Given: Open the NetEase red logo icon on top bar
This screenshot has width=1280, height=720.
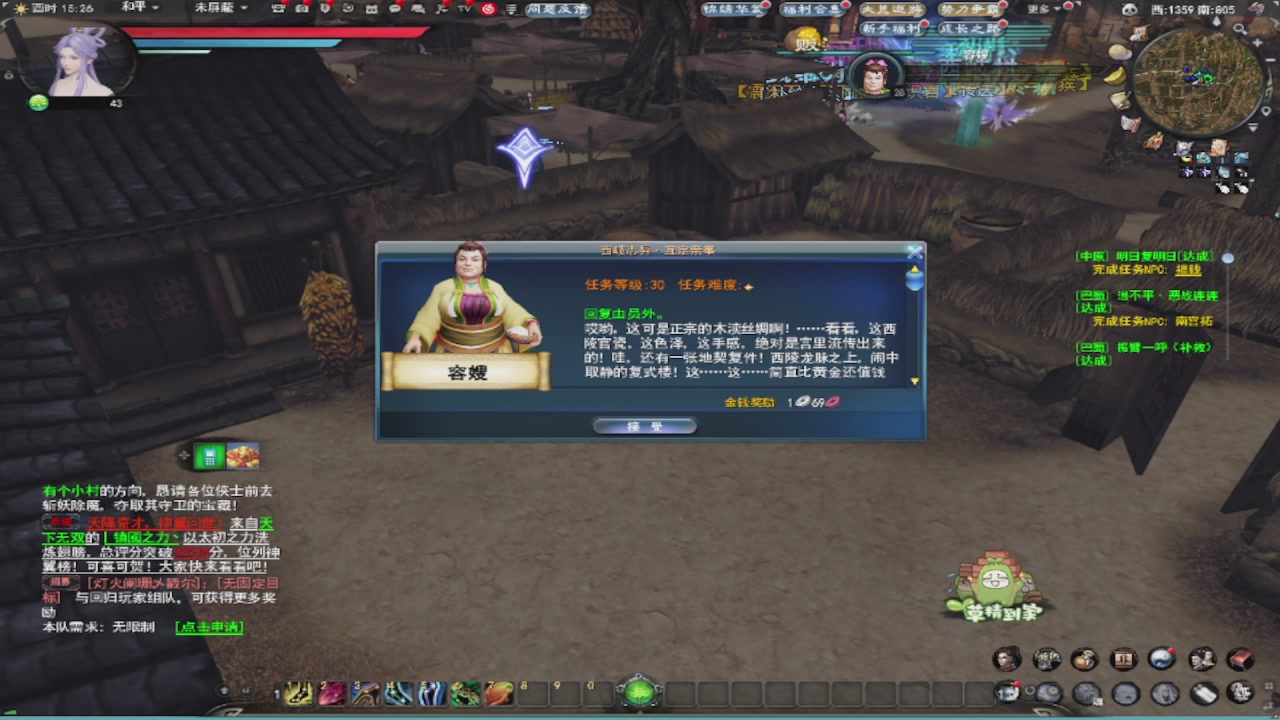Looking at the screenshot, I should (490, 10).
